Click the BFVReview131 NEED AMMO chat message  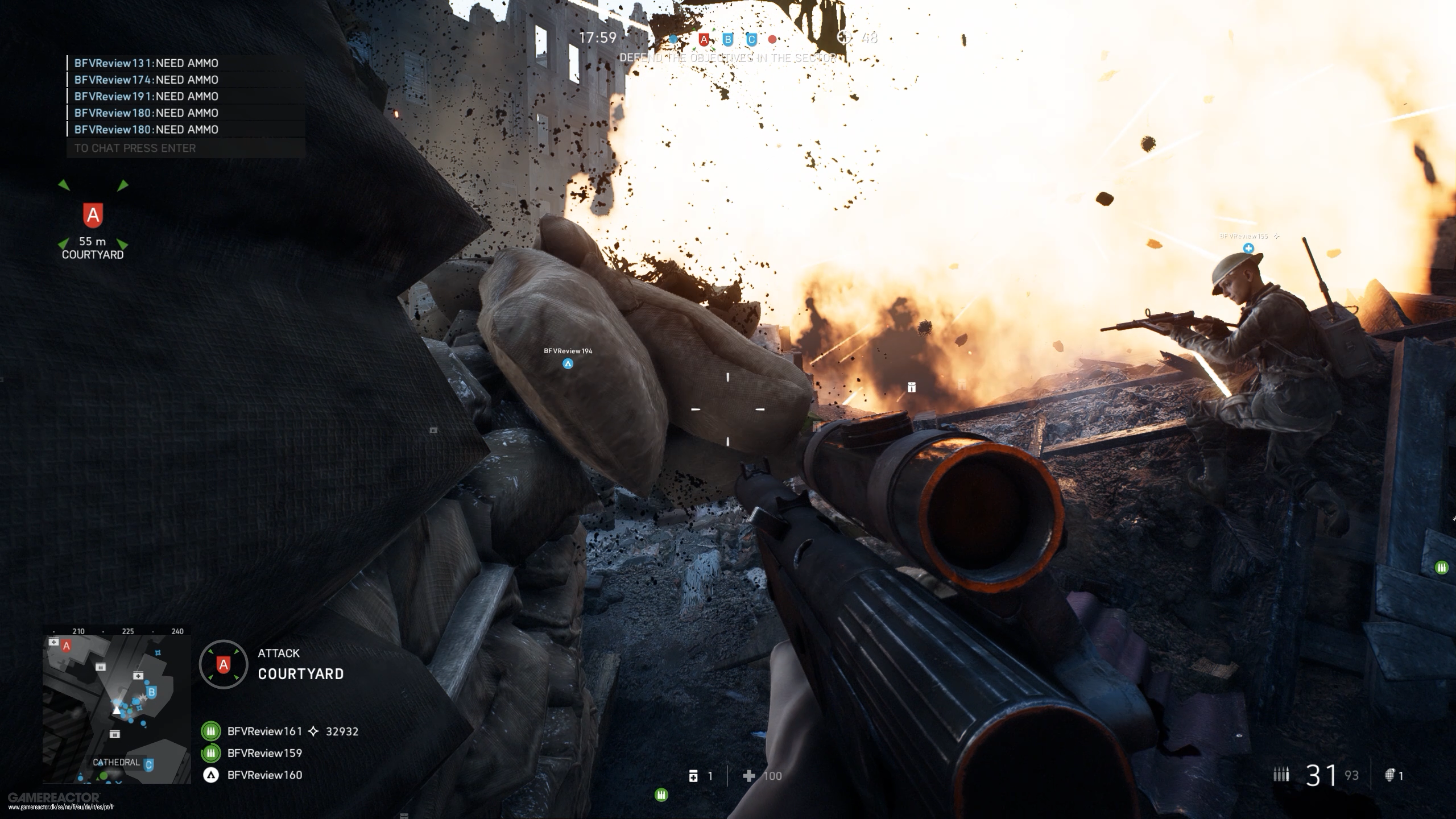click(x=146, y=63)
